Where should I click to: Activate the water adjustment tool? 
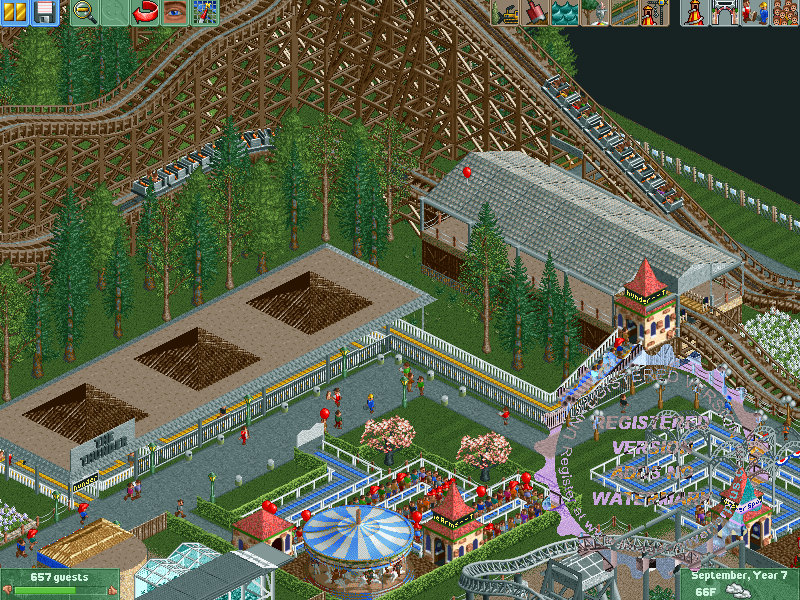(x=565, y=13)
